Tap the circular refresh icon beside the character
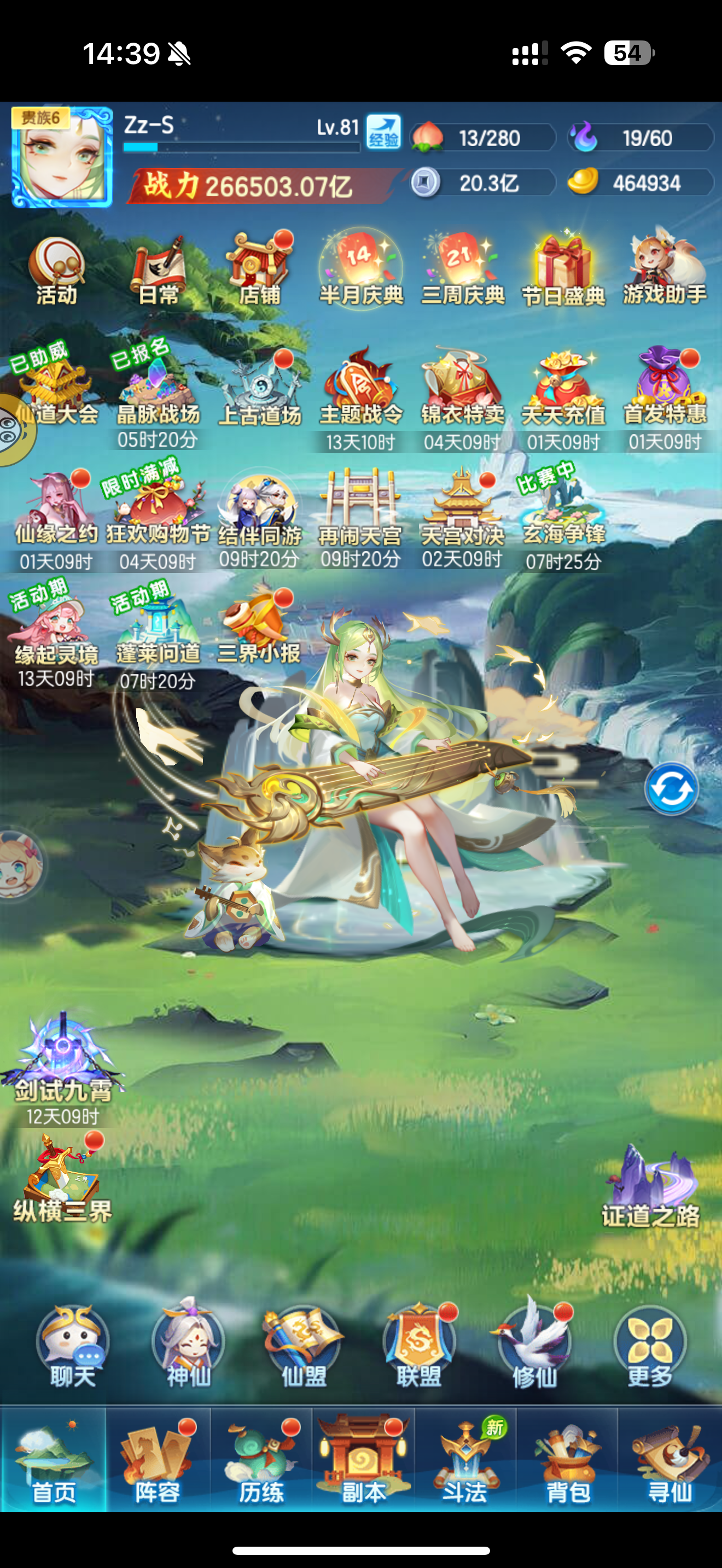Image resolution: width=722 pixels, height=1568 pixels. pos(672,789)
